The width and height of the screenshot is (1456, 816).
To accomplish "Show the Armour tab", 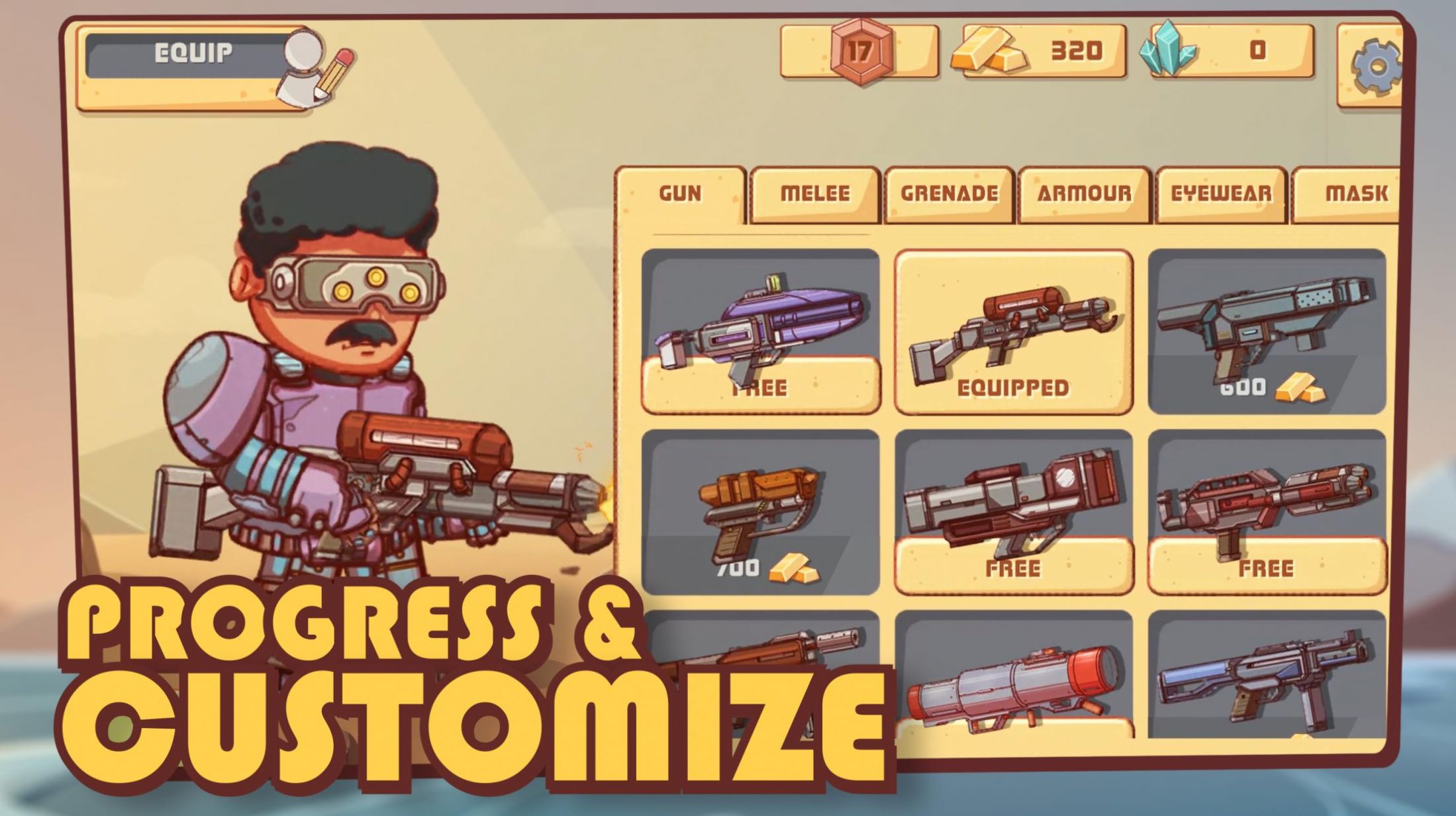I will click(1084, 194).
